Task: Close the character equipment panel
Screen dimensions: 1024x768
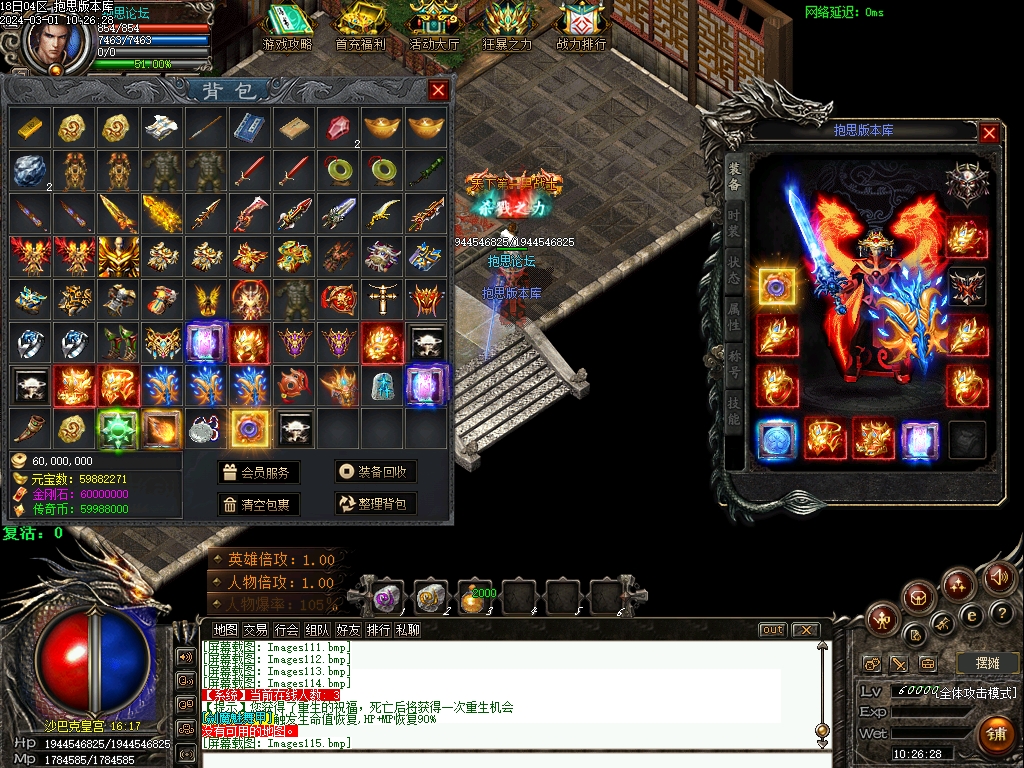Action: coord(989,133)
